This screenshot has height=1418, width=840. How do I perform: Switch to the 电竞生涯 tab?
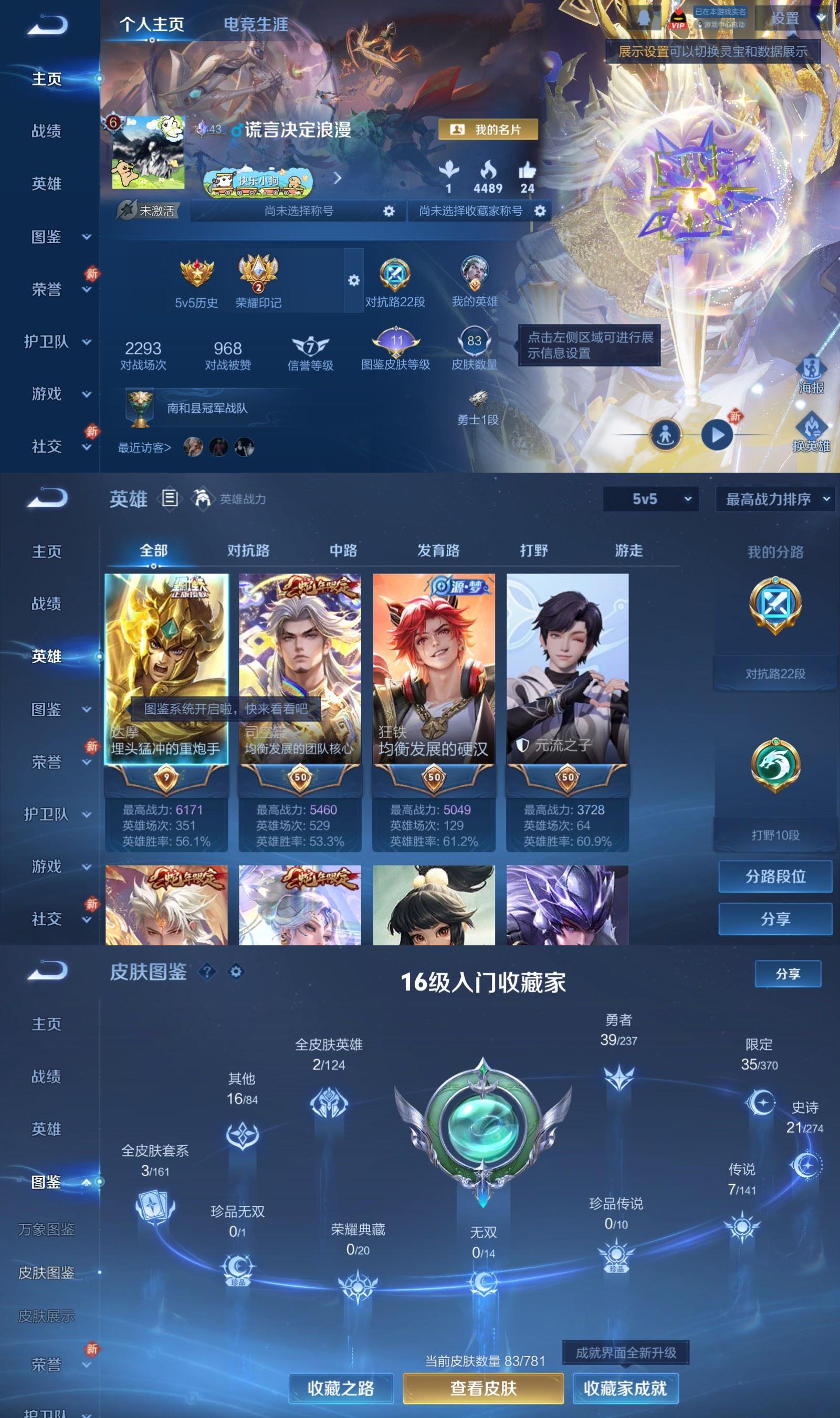pos(256,25)
